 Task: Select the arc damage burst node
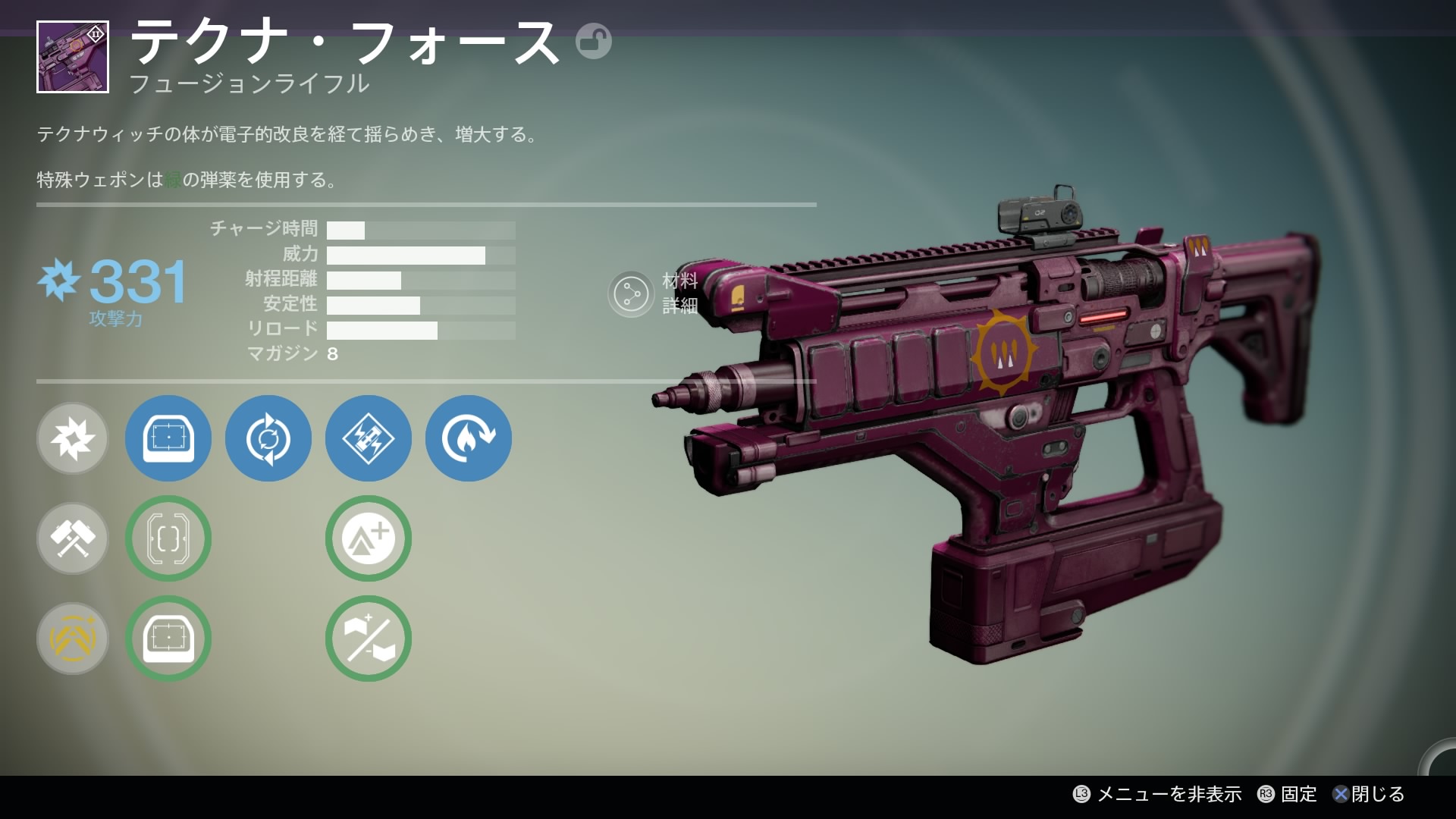(x=73, y=438)
